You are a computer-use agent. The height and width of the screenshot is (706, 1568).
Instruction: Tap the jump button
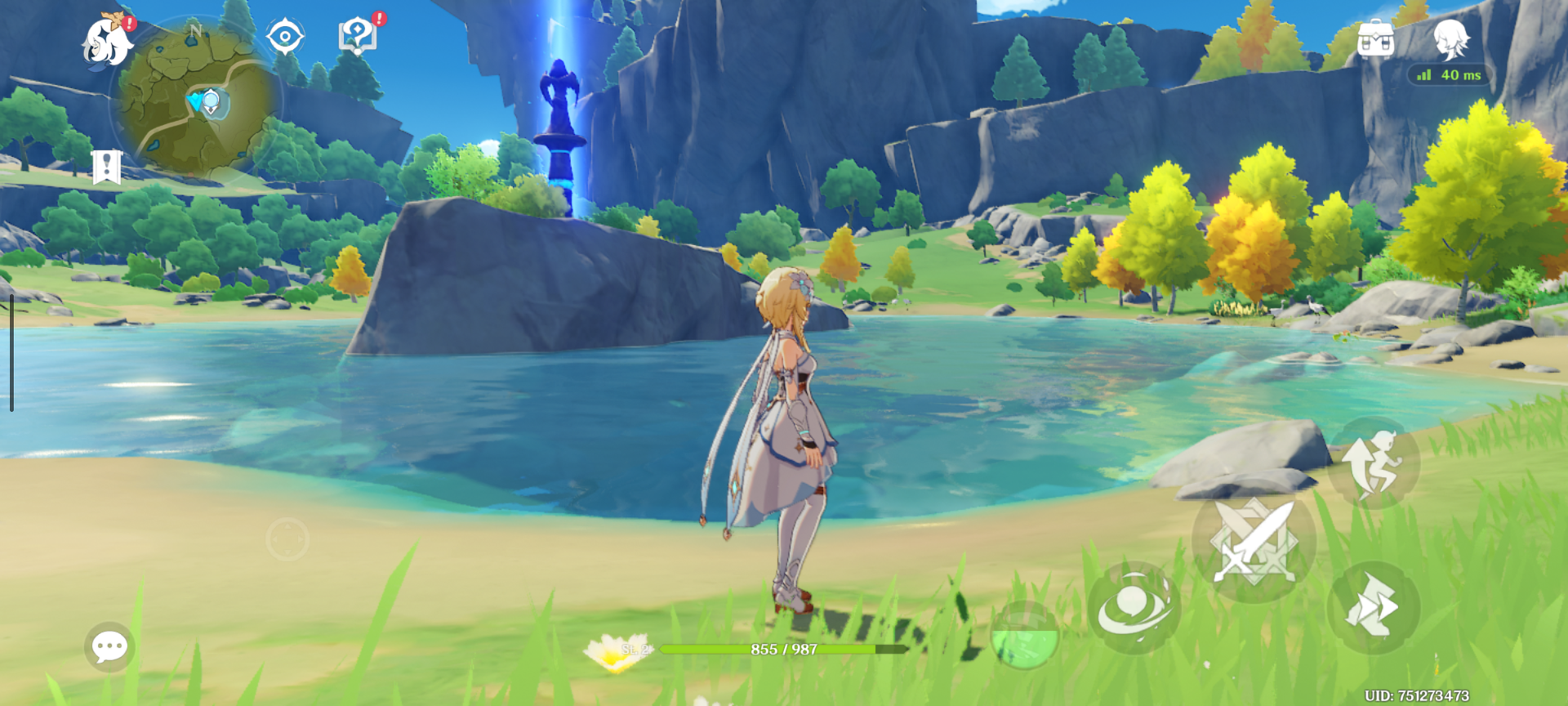click(1374, 463)
